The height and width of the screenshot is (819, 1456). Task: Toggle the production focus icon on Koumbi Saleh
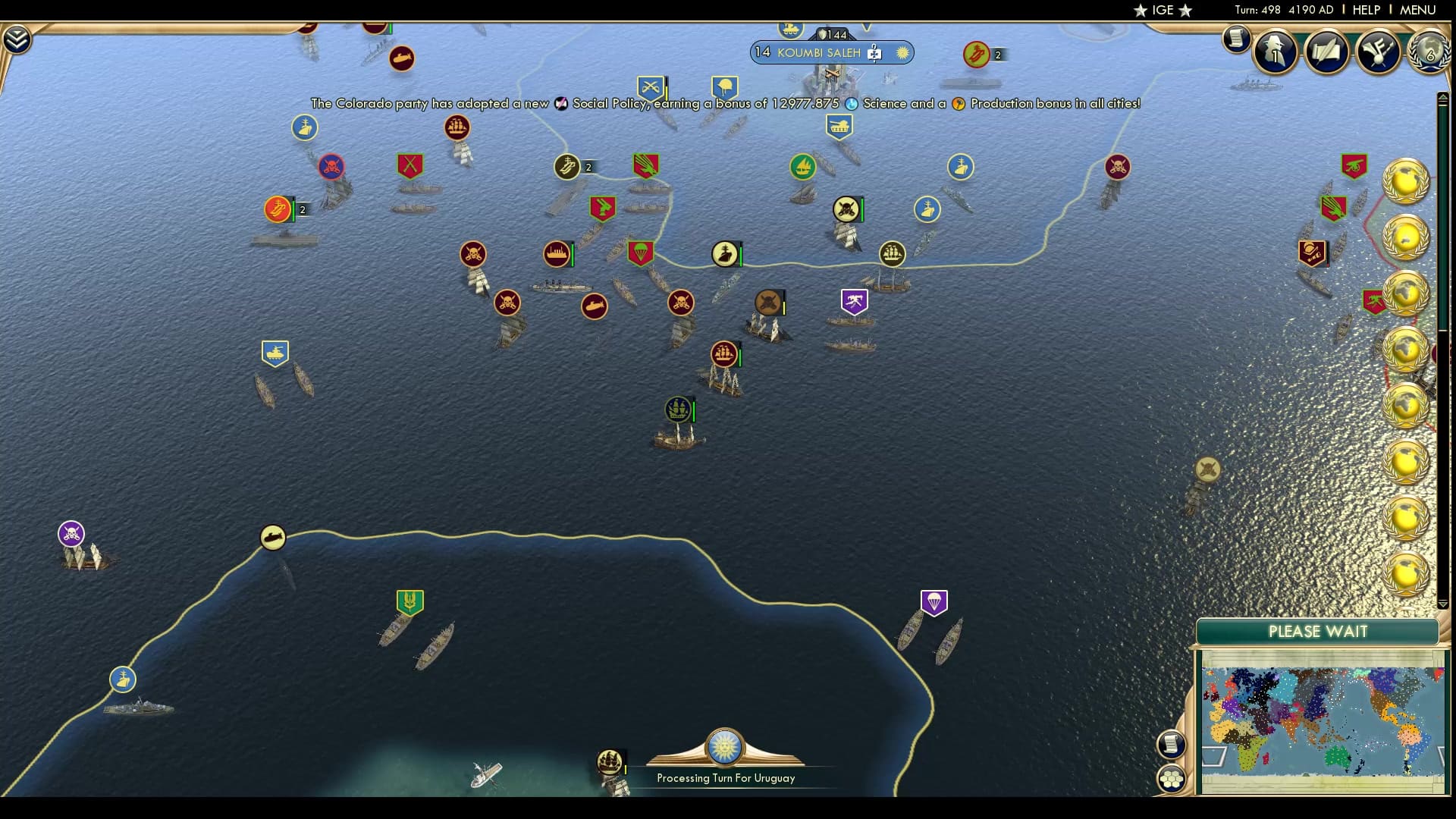pyautogui.click(x=876, y=53)
